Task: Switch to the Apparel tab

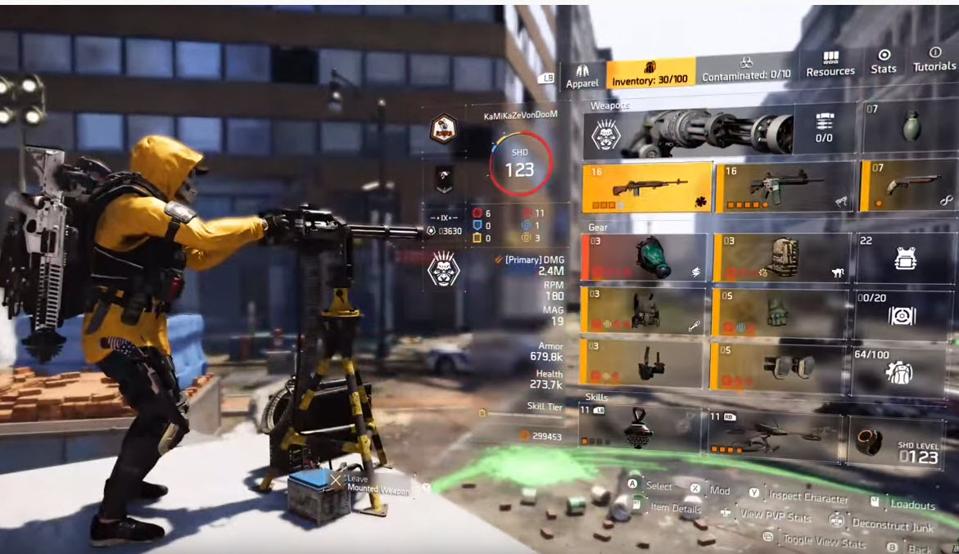Action: tap(582, 76)
